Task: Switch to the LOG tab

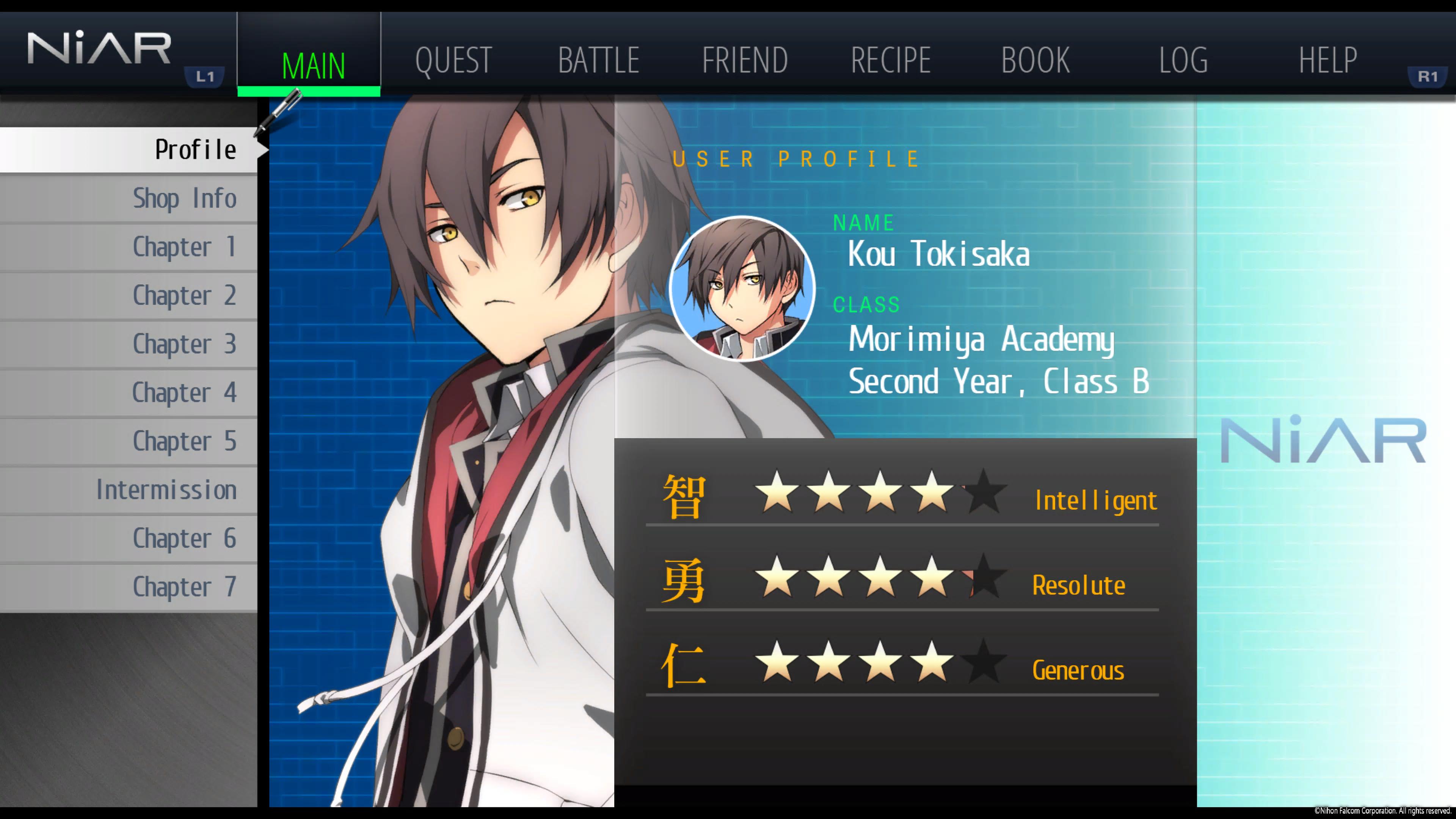Action: pos(1183,60)
